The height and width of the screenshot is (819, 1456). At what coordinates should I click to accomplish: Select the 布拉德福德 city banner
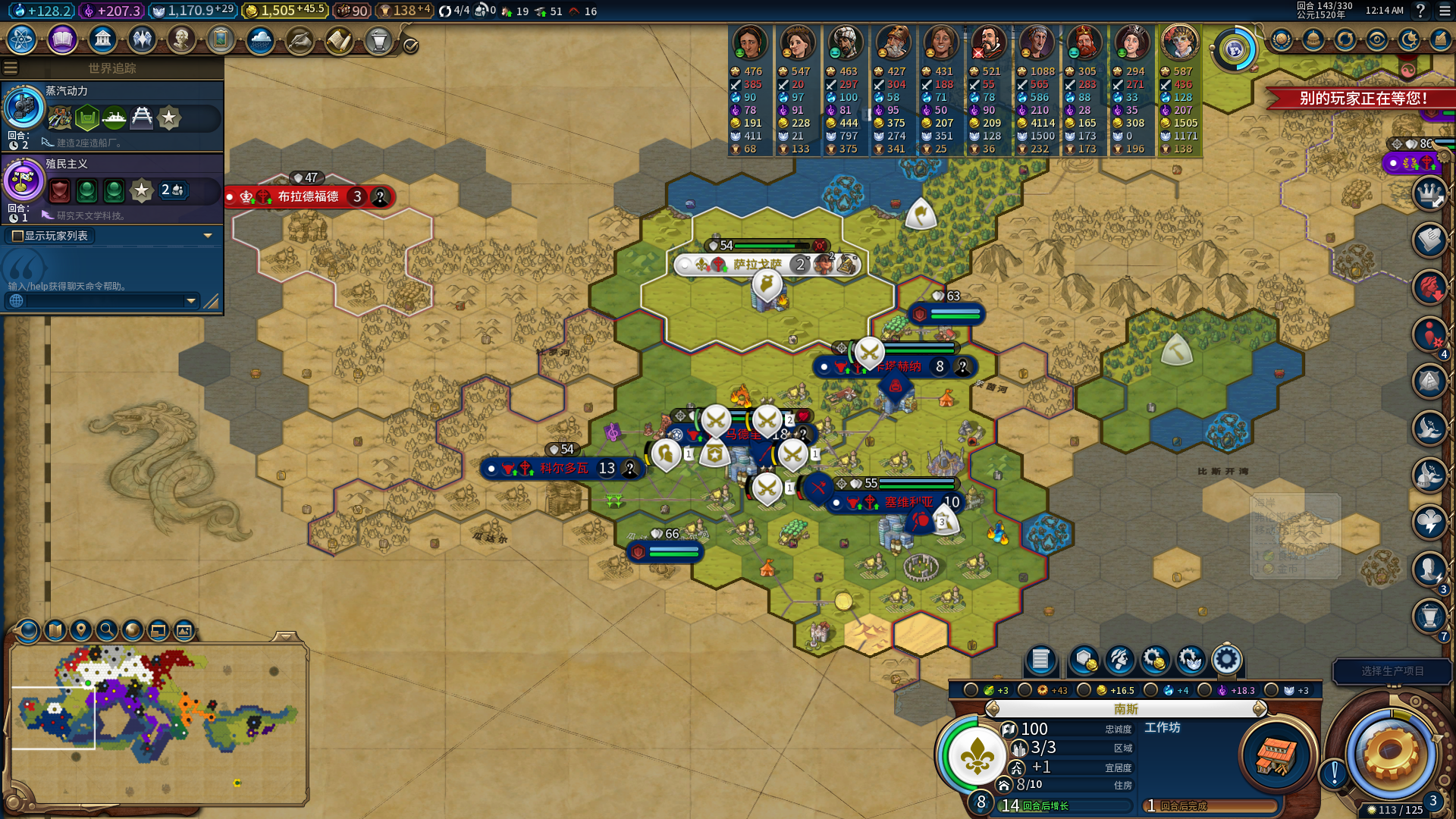pos(309,196)
